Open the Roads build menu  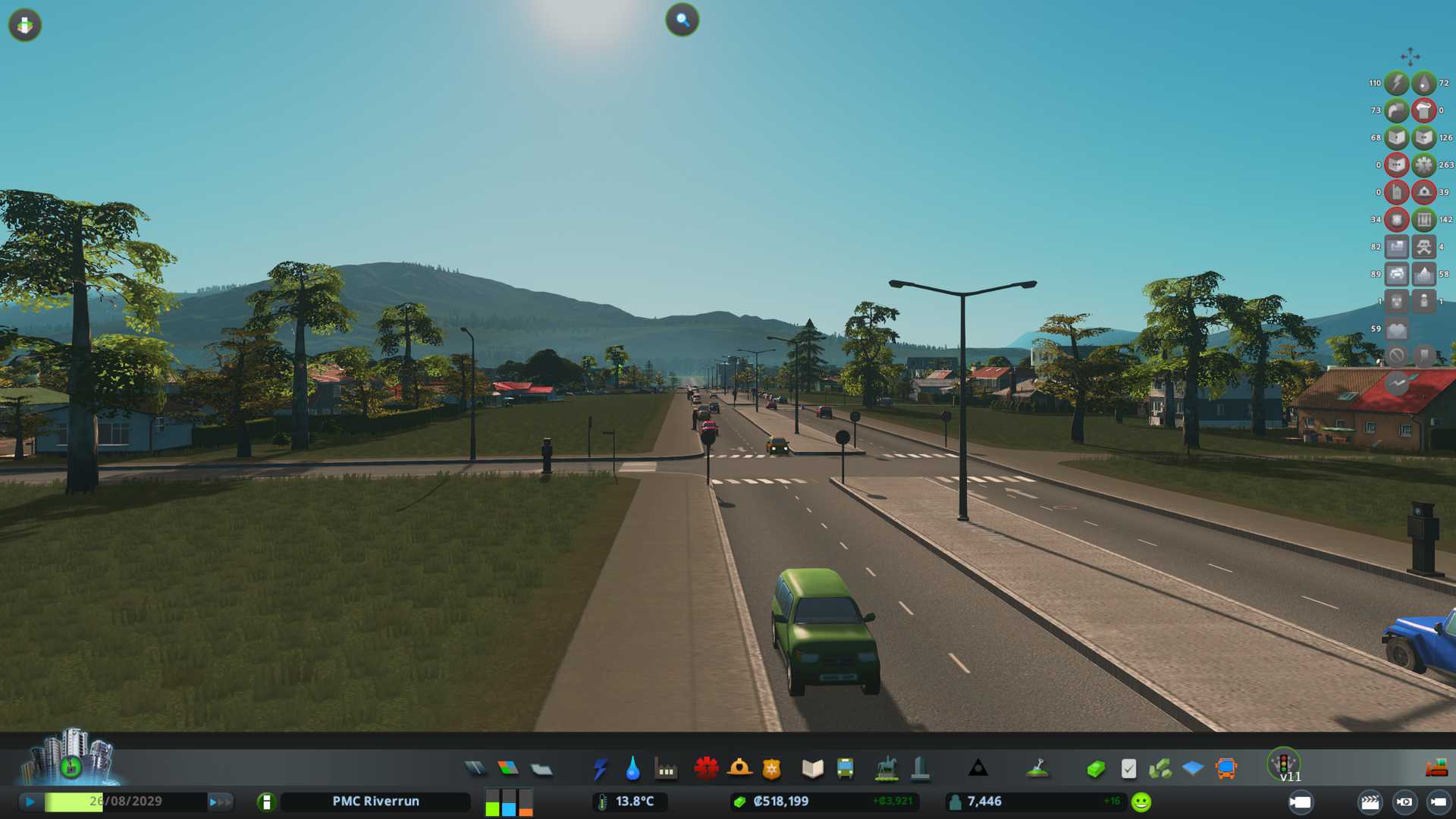point(475,769)
